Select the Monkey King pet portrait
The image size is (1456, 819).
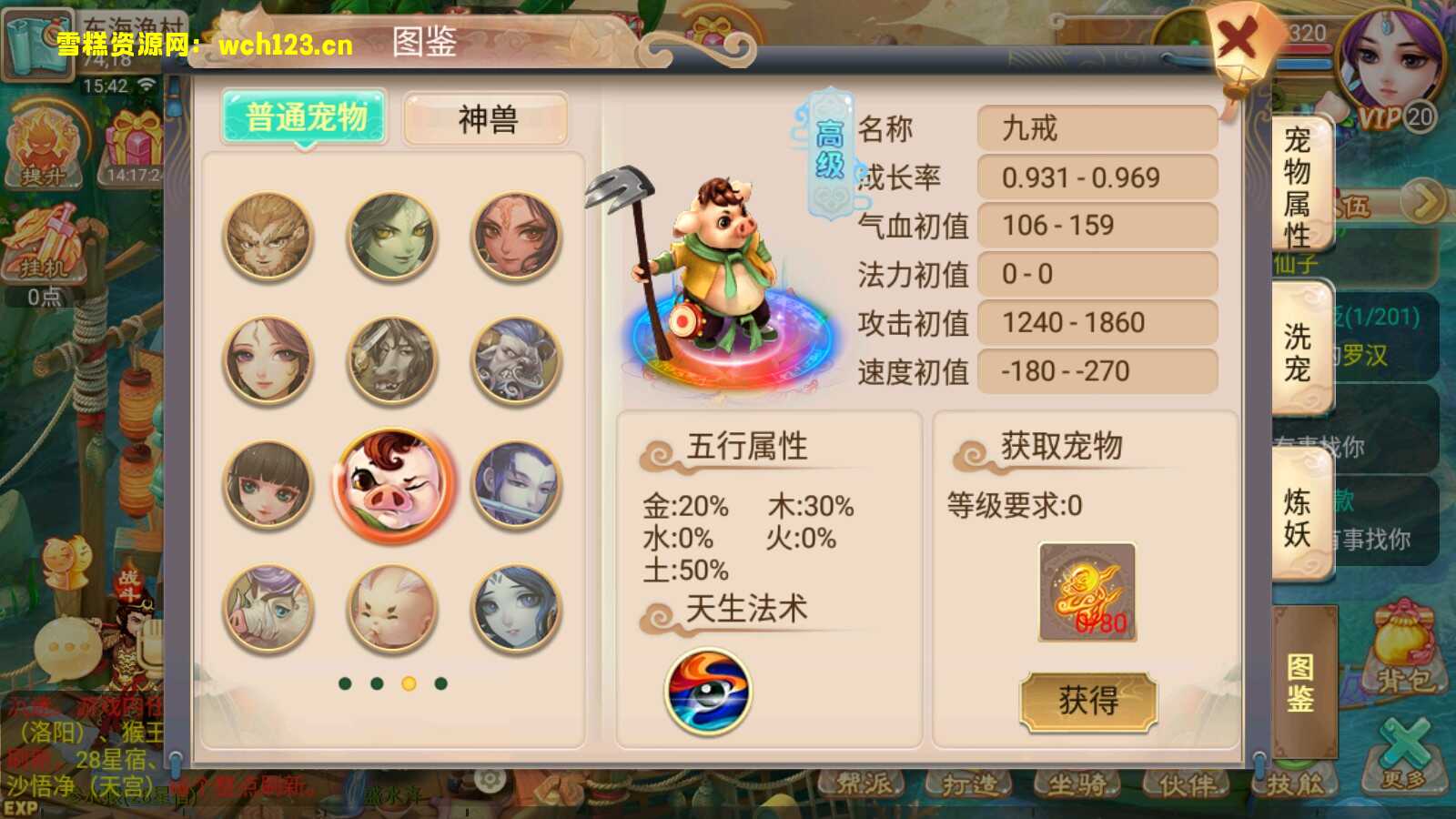[x=268, y=237]
